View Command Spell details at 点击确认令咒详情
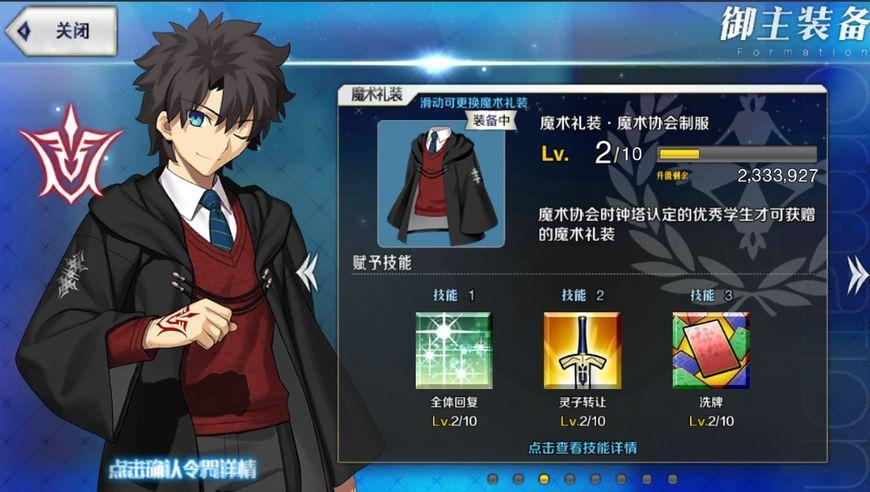The width and height of the screenshot is (870, 492). click(x=182, y=469)
